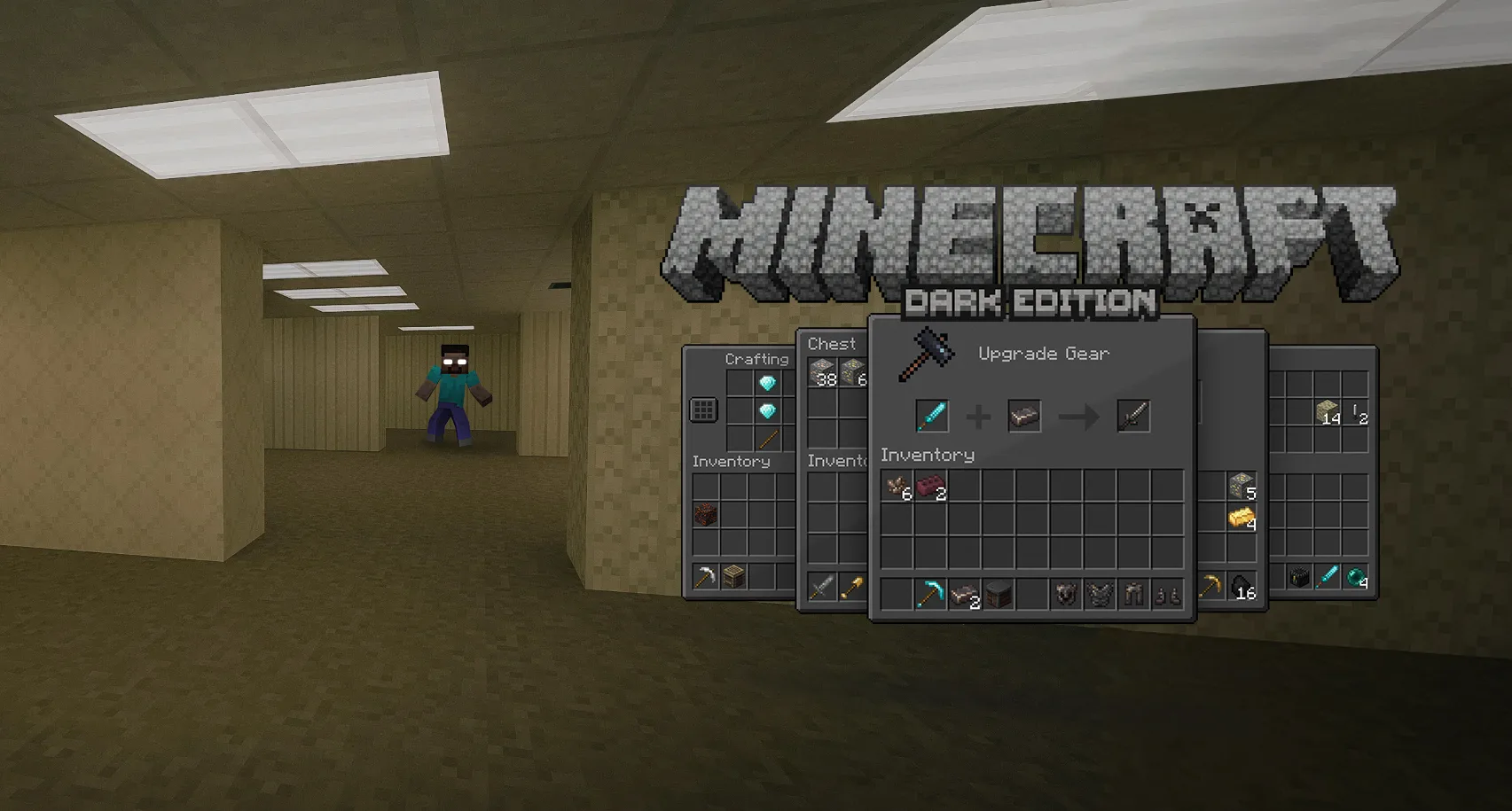This screenshot has width=1512, height=811.
Task: Select the diamond sword in the upgrade slot
Action: pos(932,416)
